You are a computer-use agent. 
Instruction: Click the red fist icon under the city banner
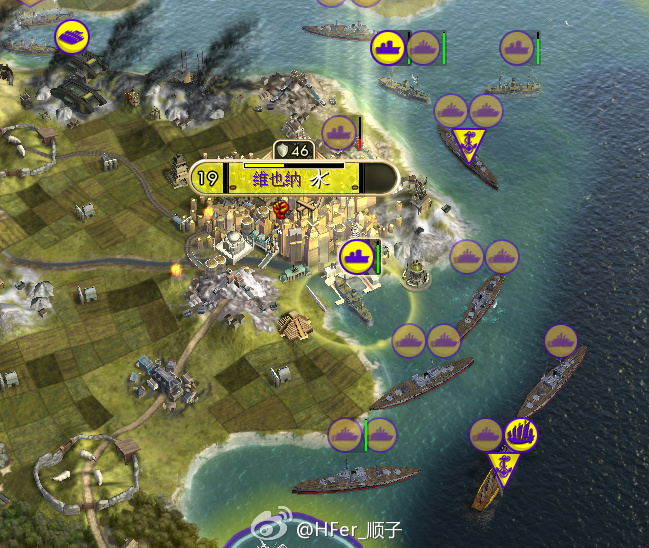point(281,208)
